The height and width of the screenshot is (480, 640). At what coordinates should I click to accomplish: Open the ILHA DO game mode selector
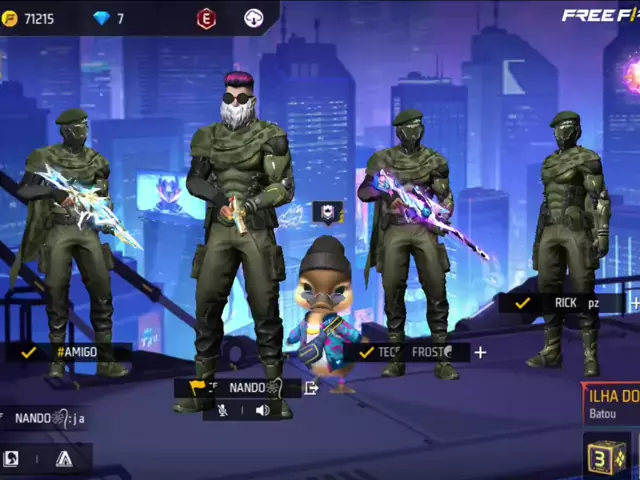612,402
